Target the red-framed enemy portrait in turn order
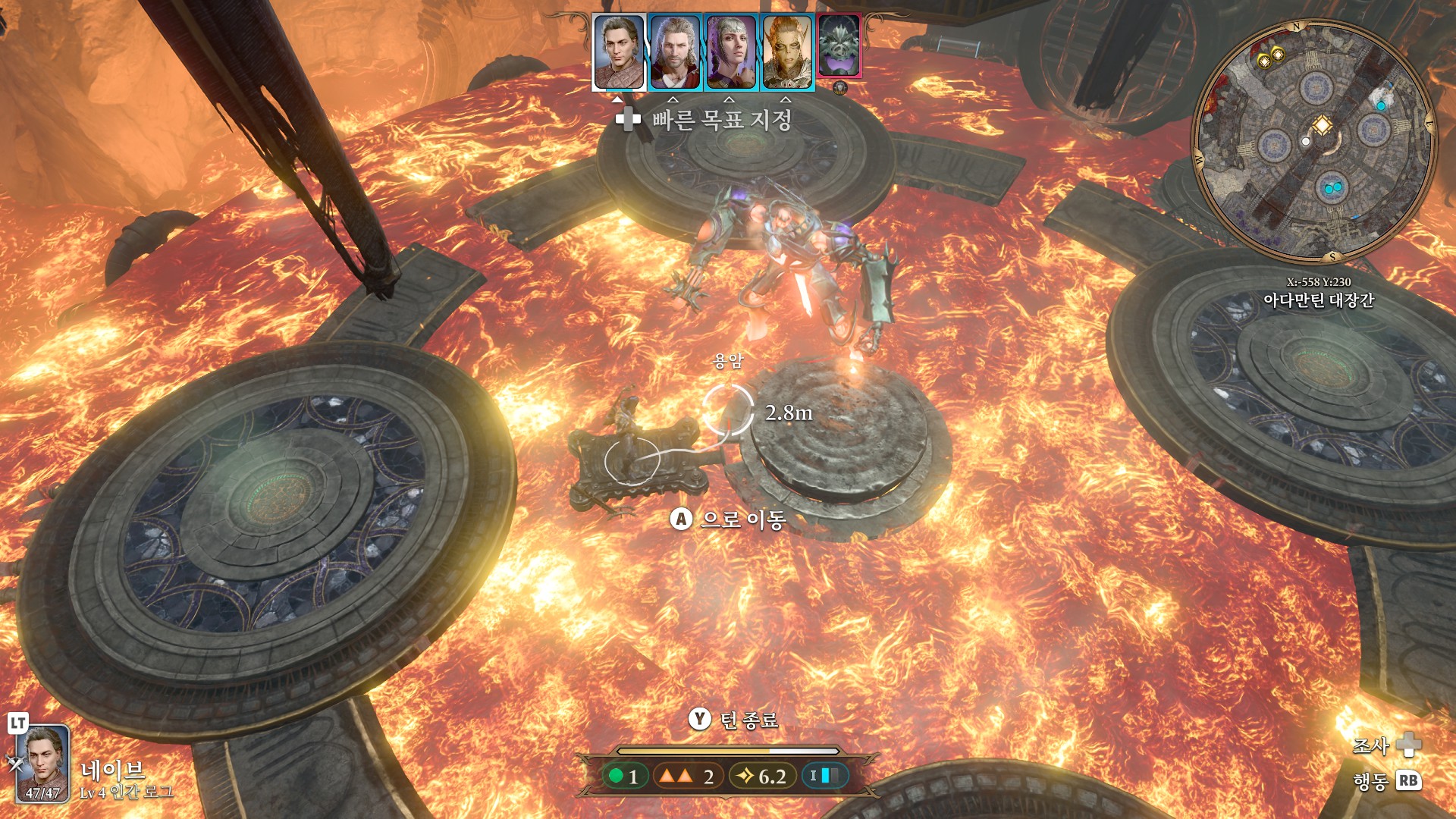The height and width of the screenshot is (819, 1456). click(839, 46)
